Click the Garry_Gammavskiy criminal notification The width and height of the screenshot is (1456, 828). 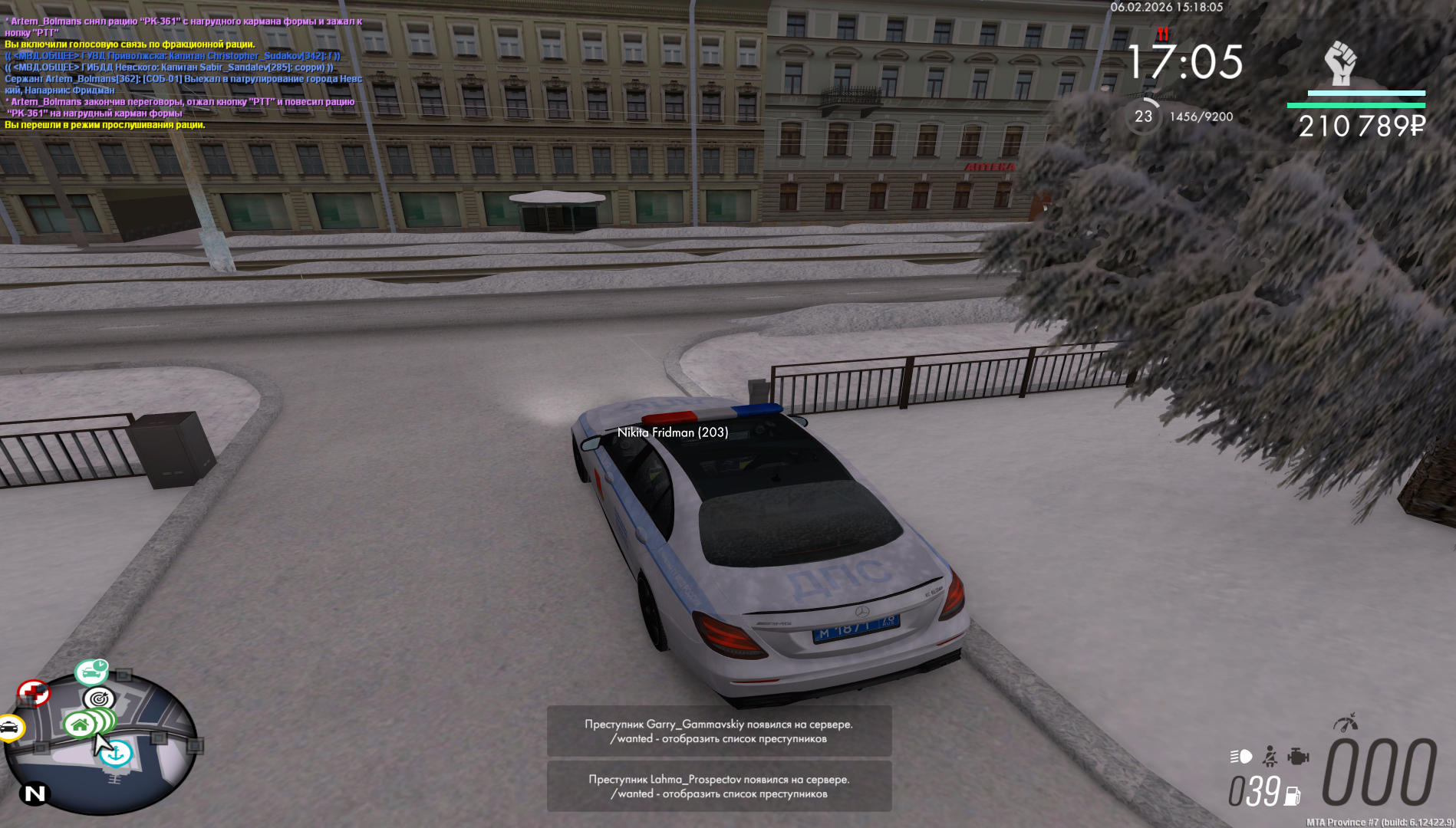[719, 731]
